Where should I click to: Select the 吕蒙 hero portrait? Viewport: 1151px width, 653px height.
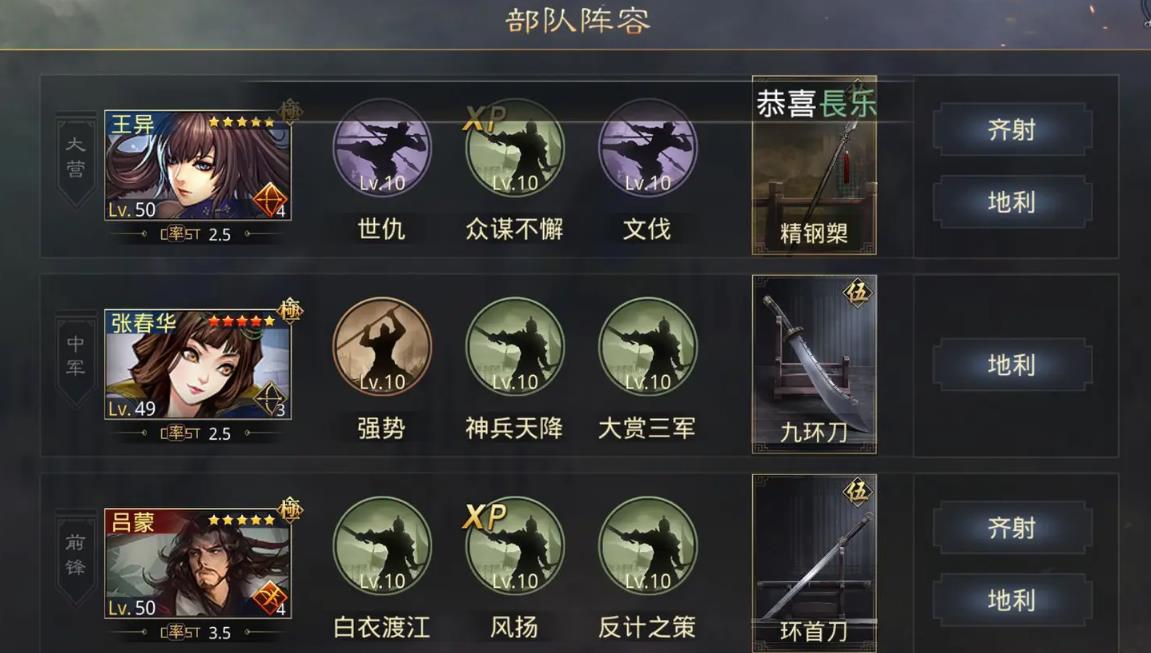tap(197, 563)
